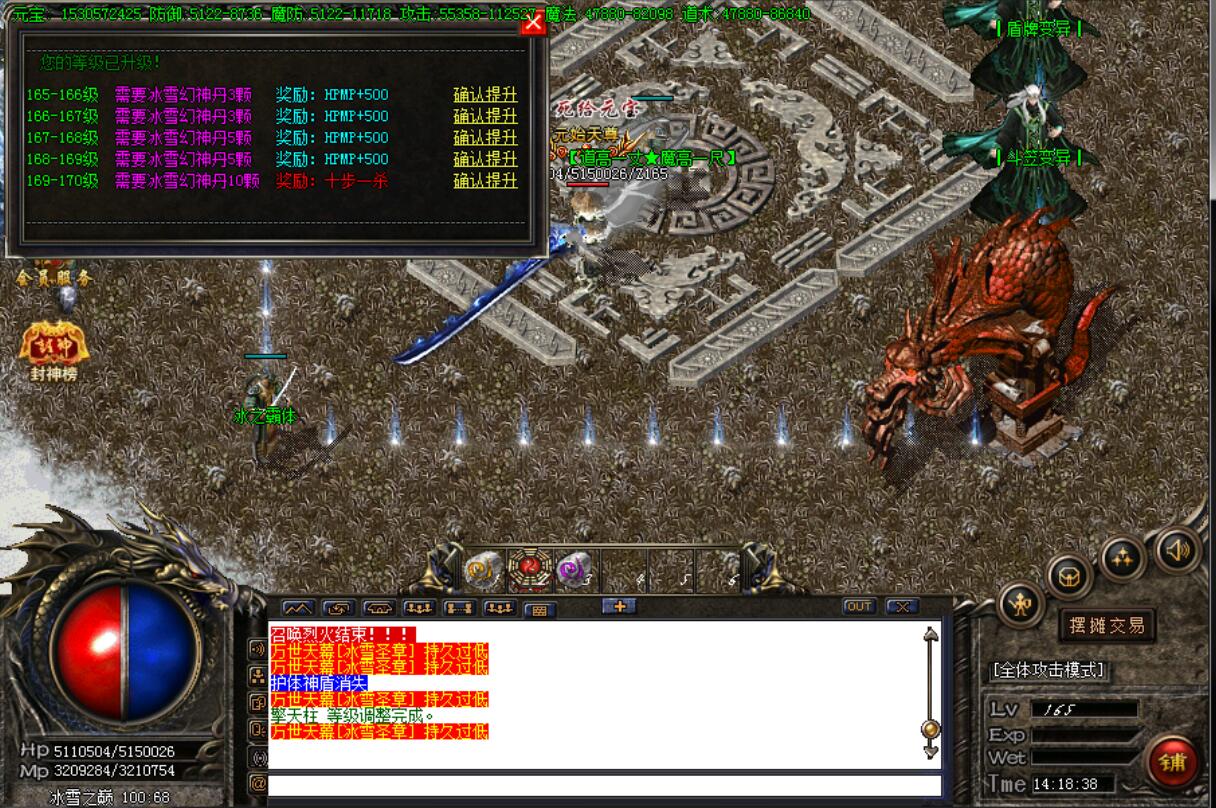
Task: Toggle the sound speaker button
Action: click(x=1177, y=548)
